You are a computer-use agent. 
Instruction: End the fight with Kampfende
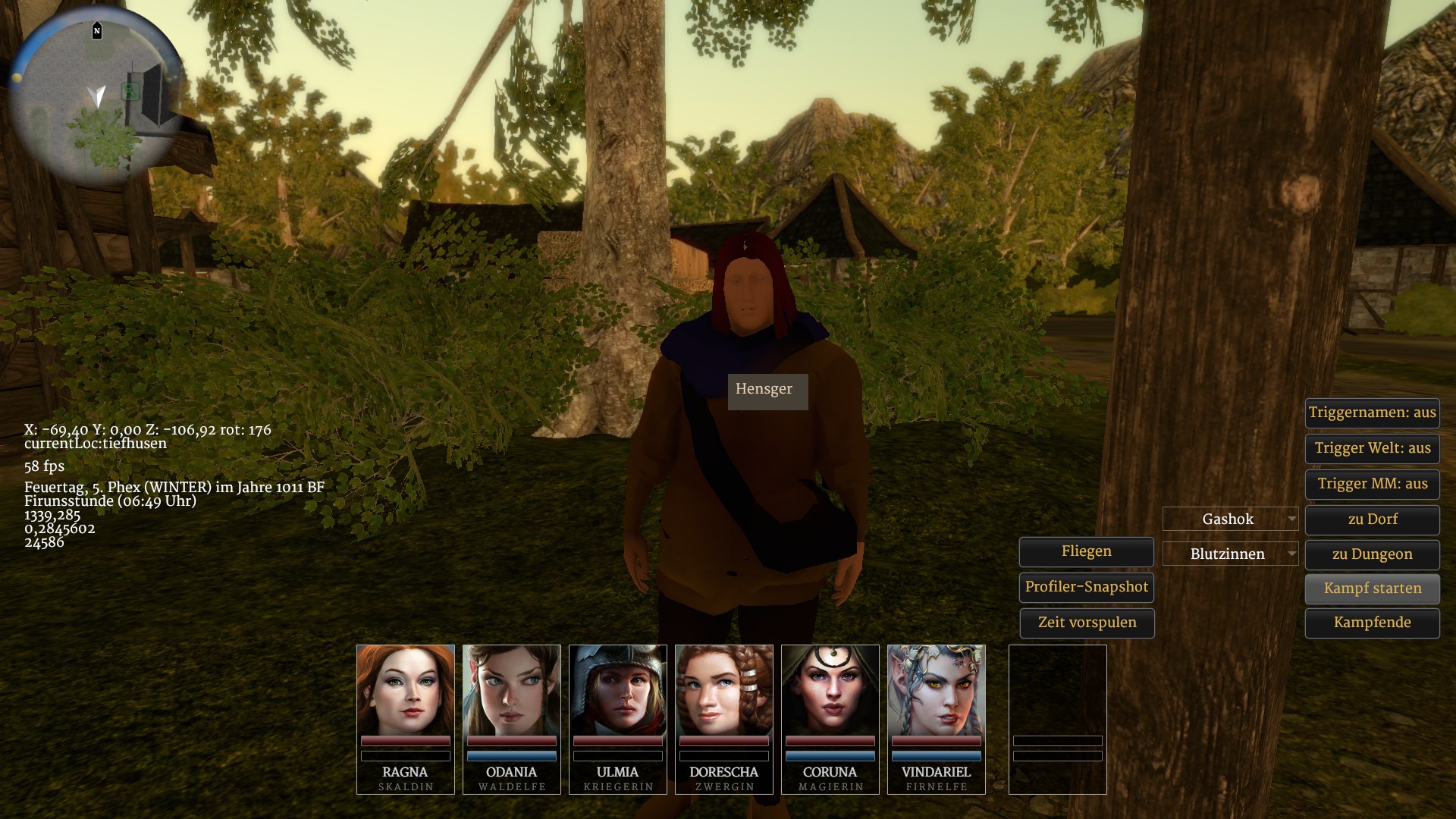tap(1372, 623)
